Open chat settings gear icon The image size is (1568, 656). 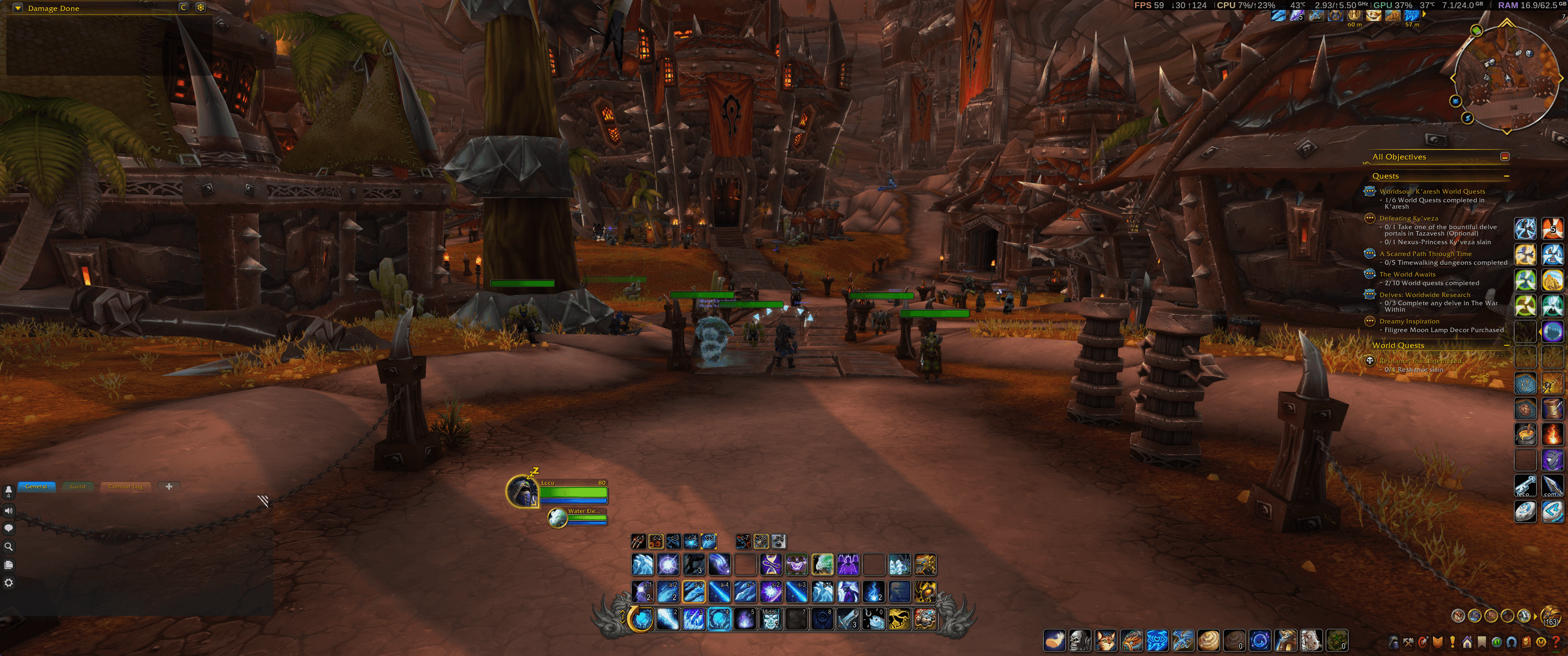[x=9, y=582]
